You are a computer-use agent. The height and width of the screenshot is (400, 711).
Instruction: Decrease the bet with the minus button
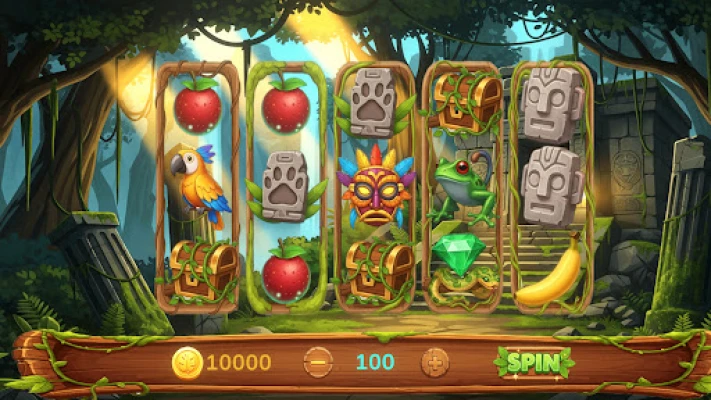pyautogui.click(x=318, y=361)
